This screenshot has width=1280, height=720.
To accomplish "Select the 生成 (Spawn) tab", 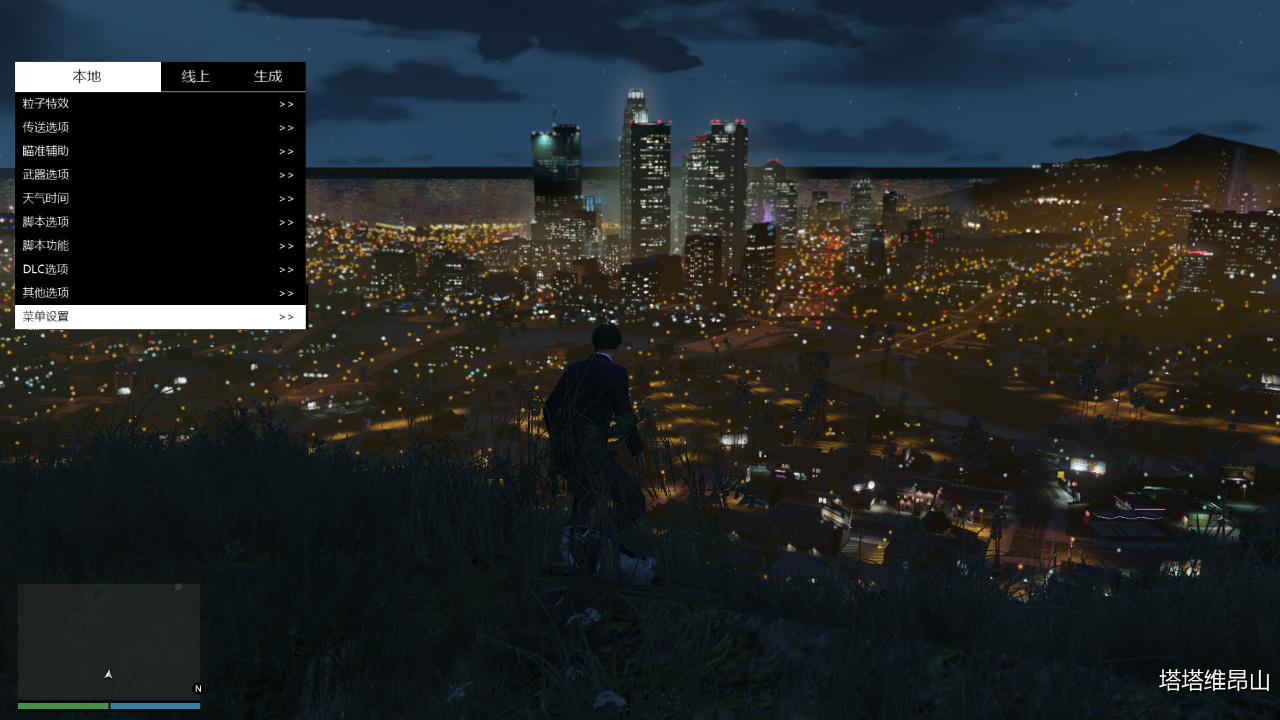I will point(268,77).
